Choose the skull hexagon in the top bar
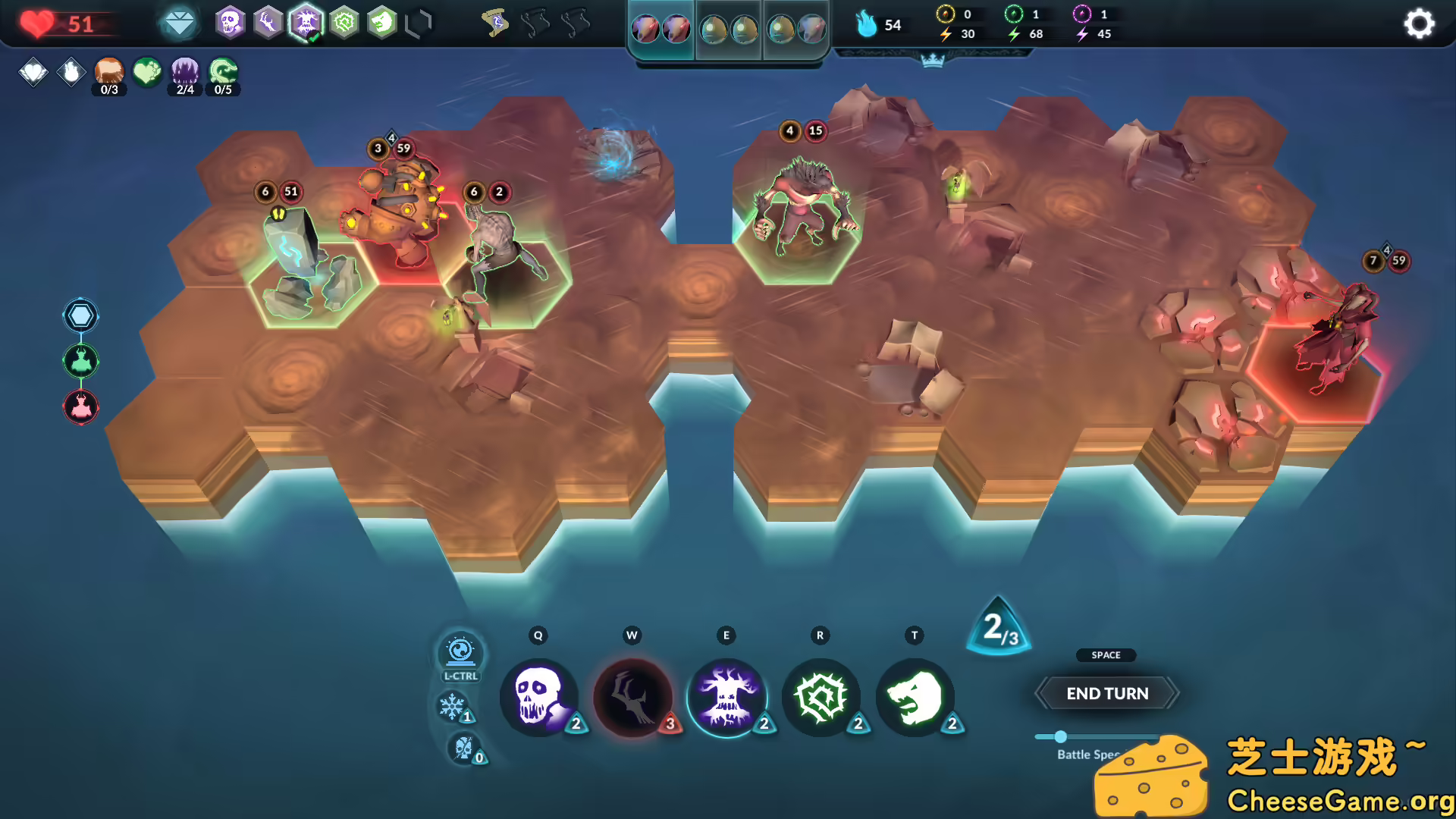The image size is (1456, 819). pyautogui.click(x=230, y=23)
